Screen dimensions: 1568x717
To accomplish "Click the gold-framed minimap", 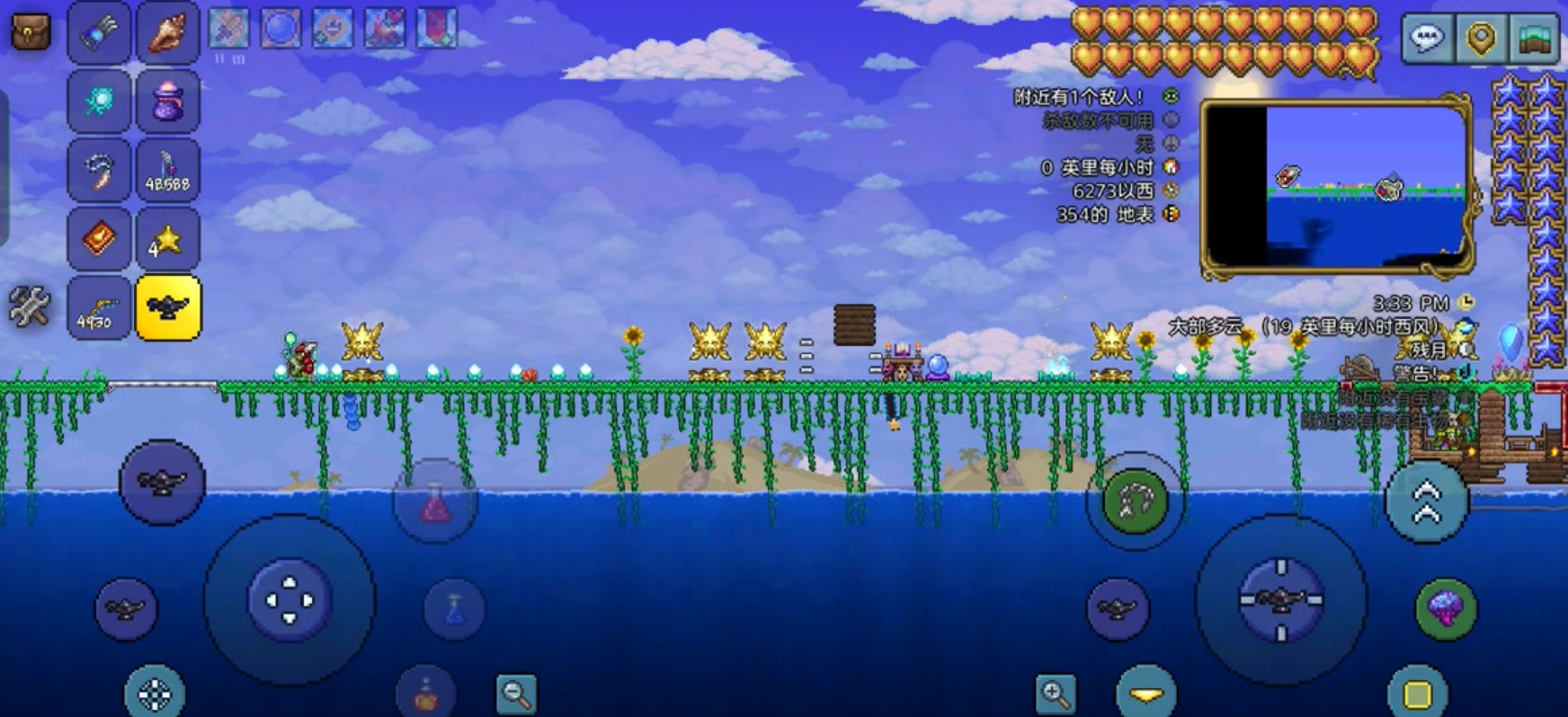I will (1337, 186).
